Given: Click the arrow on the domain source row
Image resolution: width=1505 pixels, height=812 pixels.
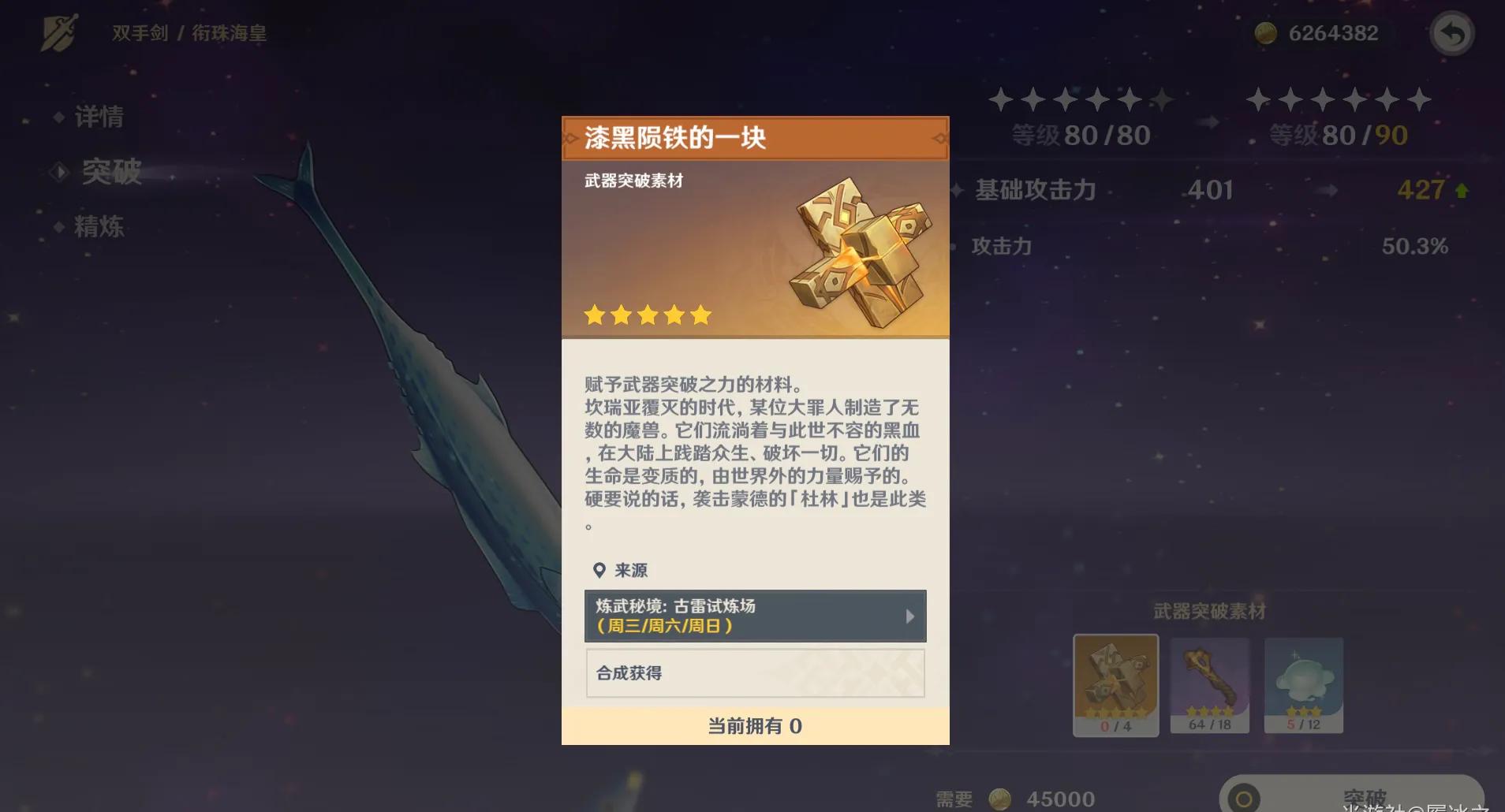Looking at the screenshot, I should tap(911, 616).
